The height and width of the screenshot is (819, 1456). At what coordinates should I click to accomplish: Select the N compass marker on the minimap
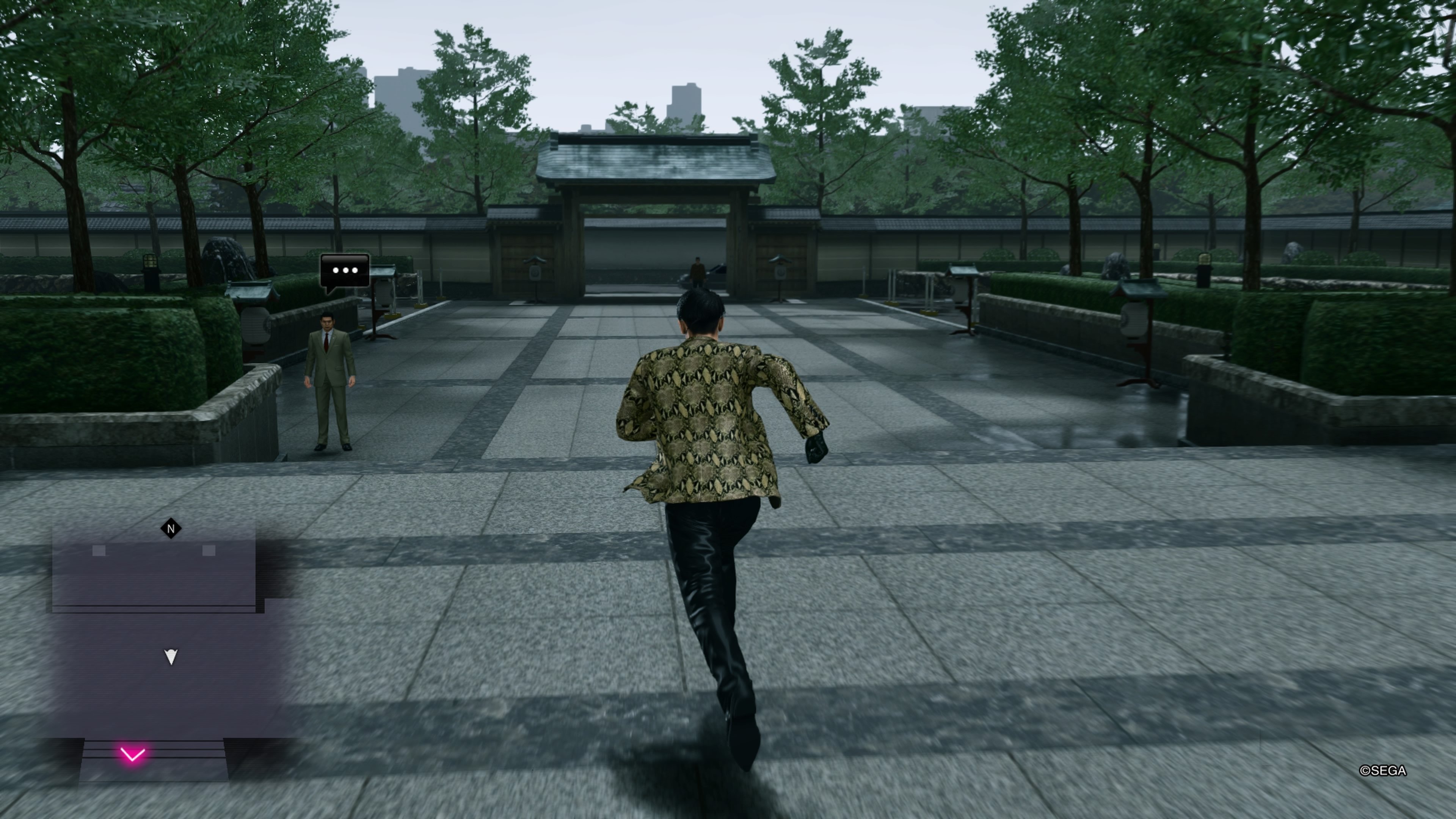pos(171,527)
